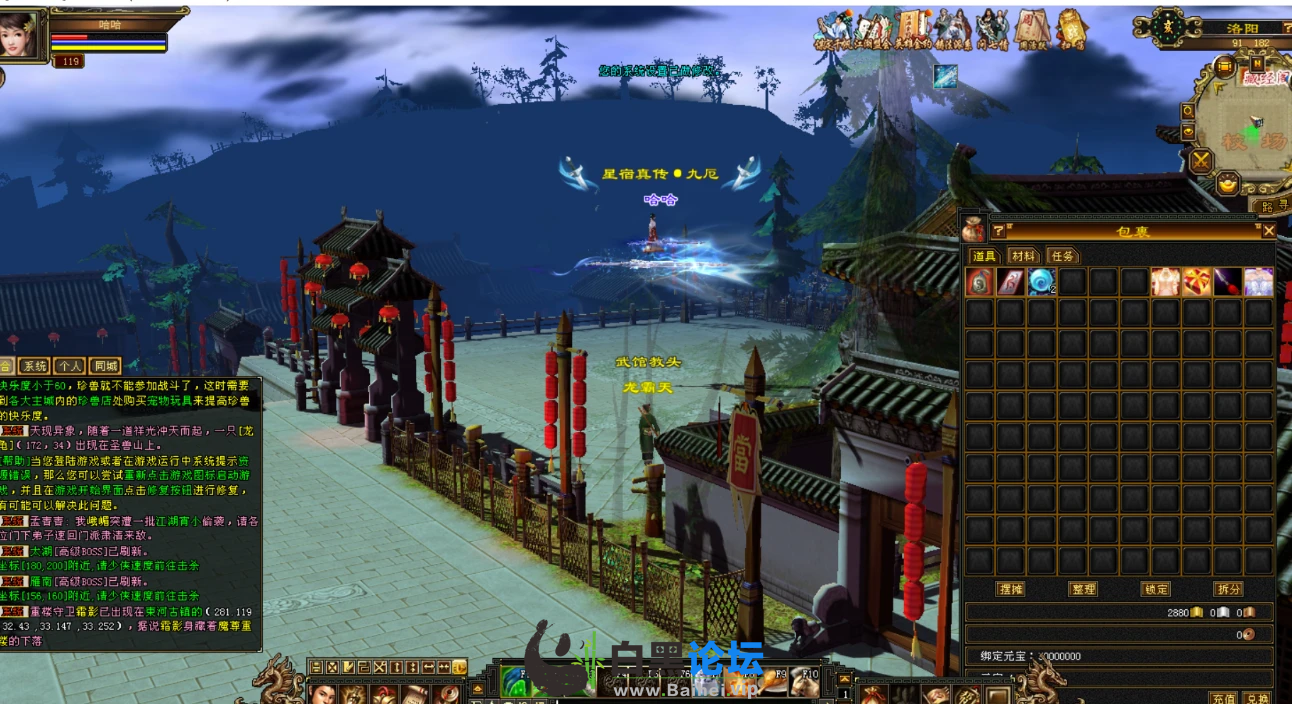Choose the 拆分 split button

1228,589
